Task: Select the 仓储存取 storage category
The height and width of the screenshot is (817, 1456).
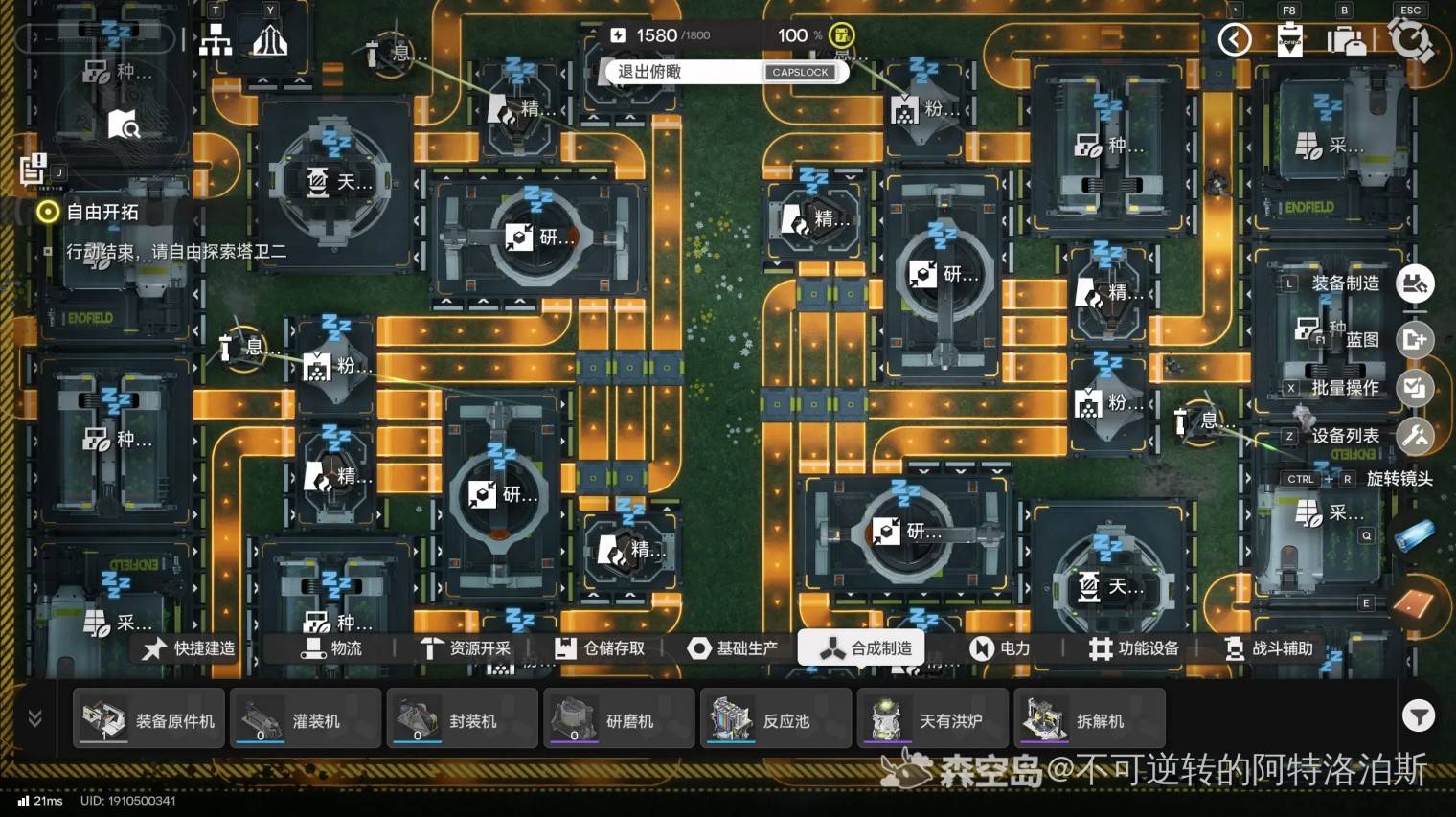Action: click(600, 648)
